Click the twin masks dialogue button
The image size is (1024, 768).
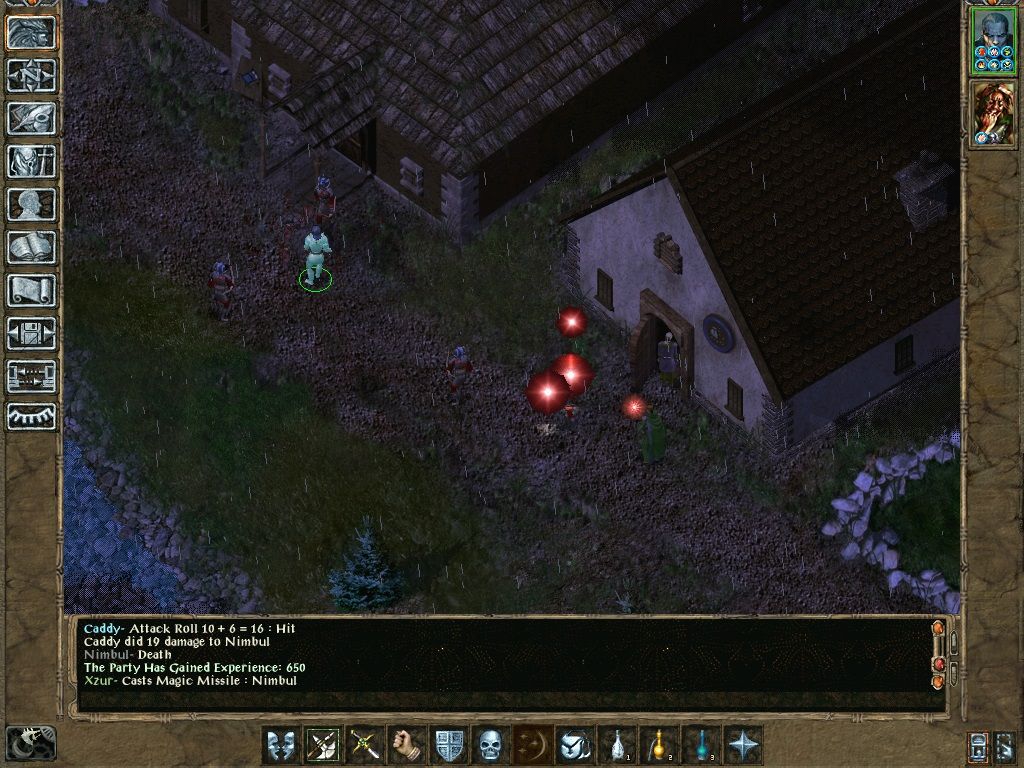(281, 745)
